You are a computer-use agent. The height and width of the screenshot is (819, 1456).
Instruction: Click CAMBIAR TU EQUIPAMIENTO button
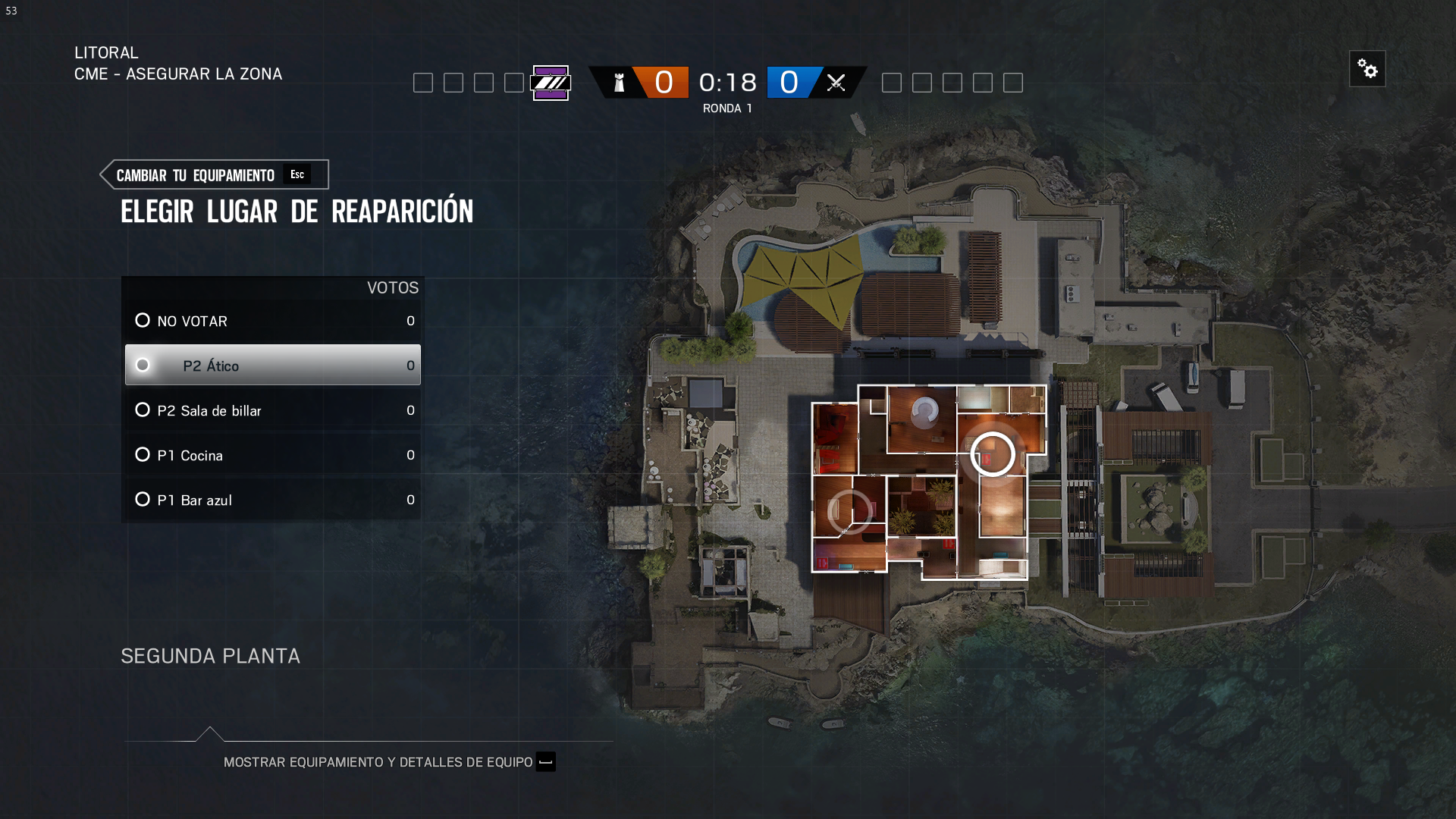point(196,174)
